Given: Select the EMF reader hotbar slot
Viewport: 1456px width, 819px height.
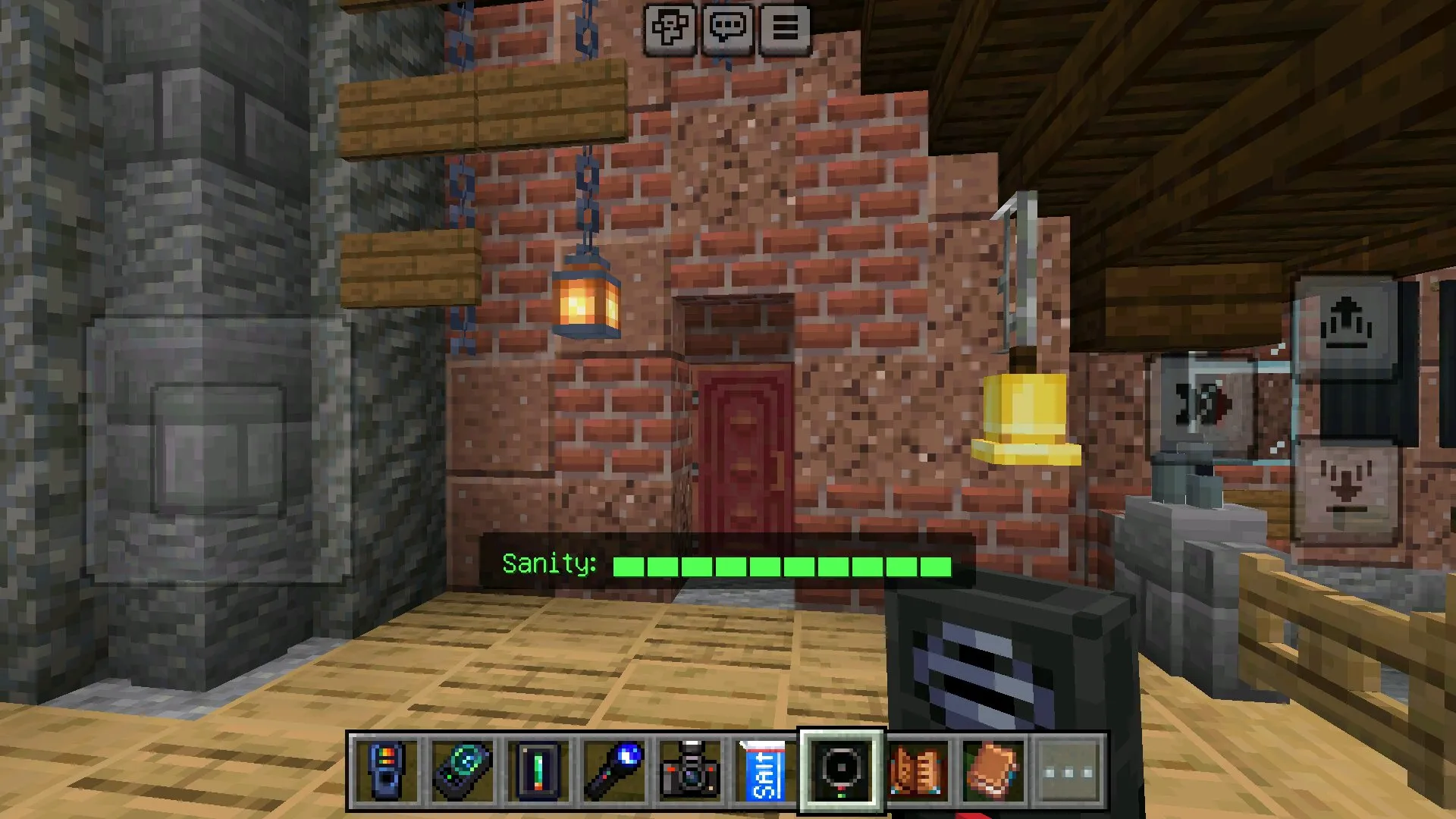Looking at the screenshot, I should point(386,771).
